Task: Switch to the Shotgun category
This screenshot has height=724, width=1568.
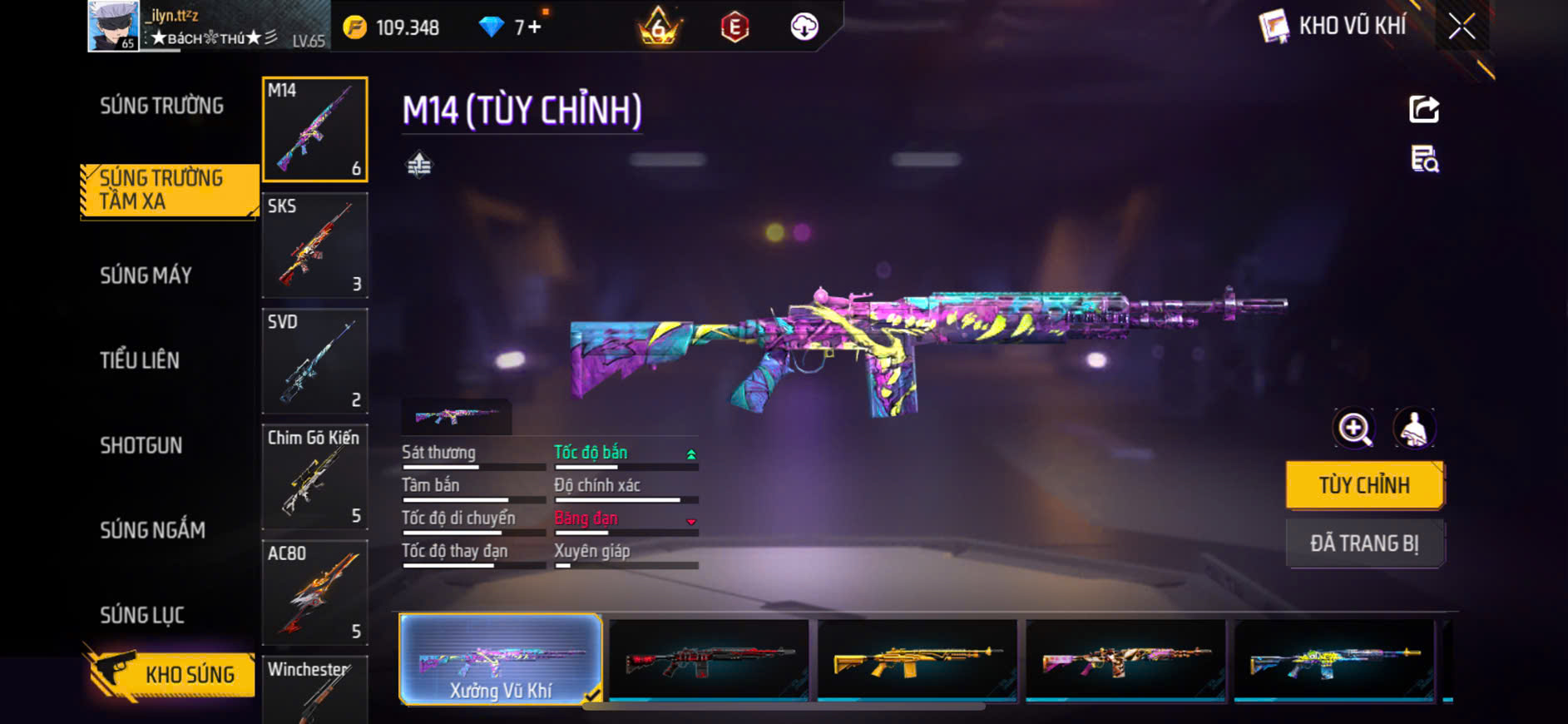Action: [x=141, y=445]
